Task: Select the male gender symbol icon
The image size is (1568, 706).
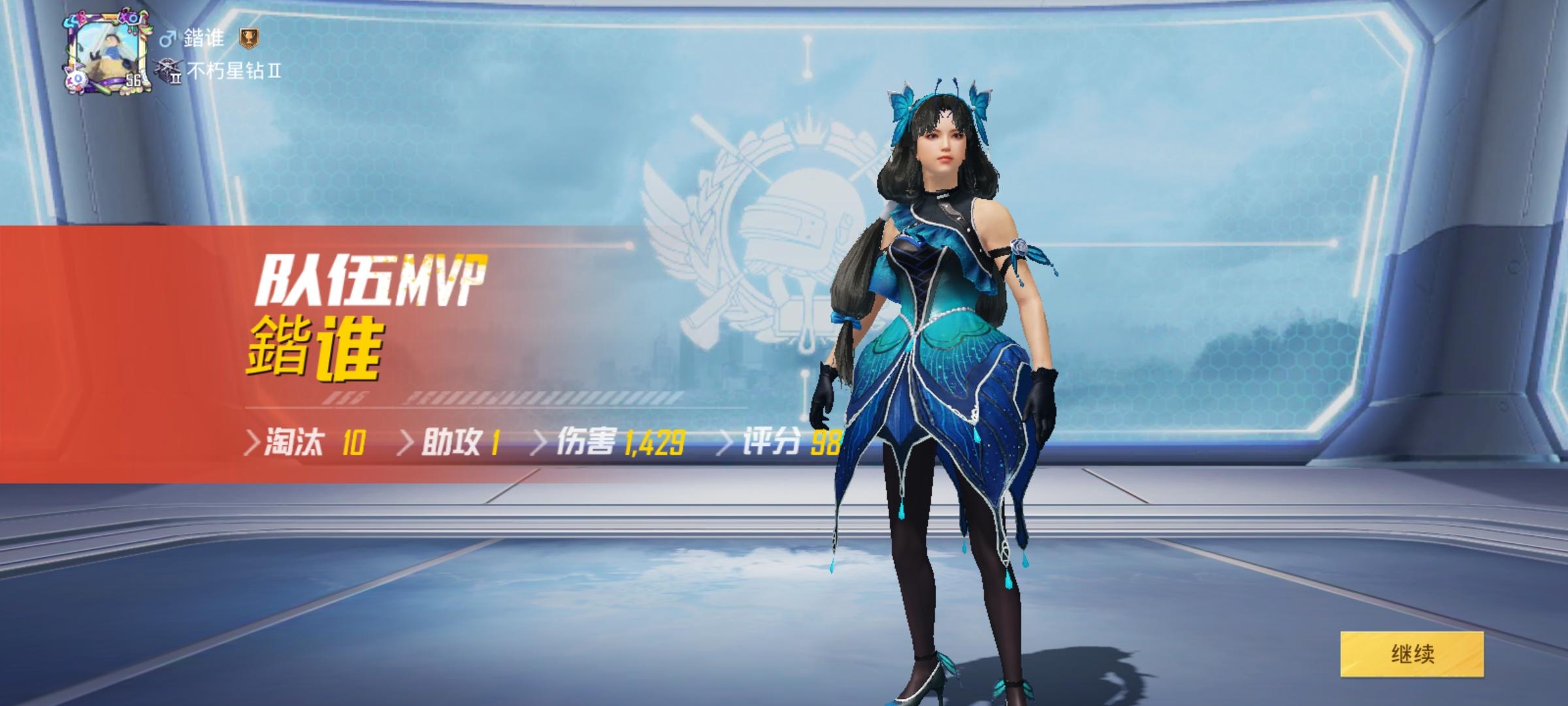Action: 170,37
